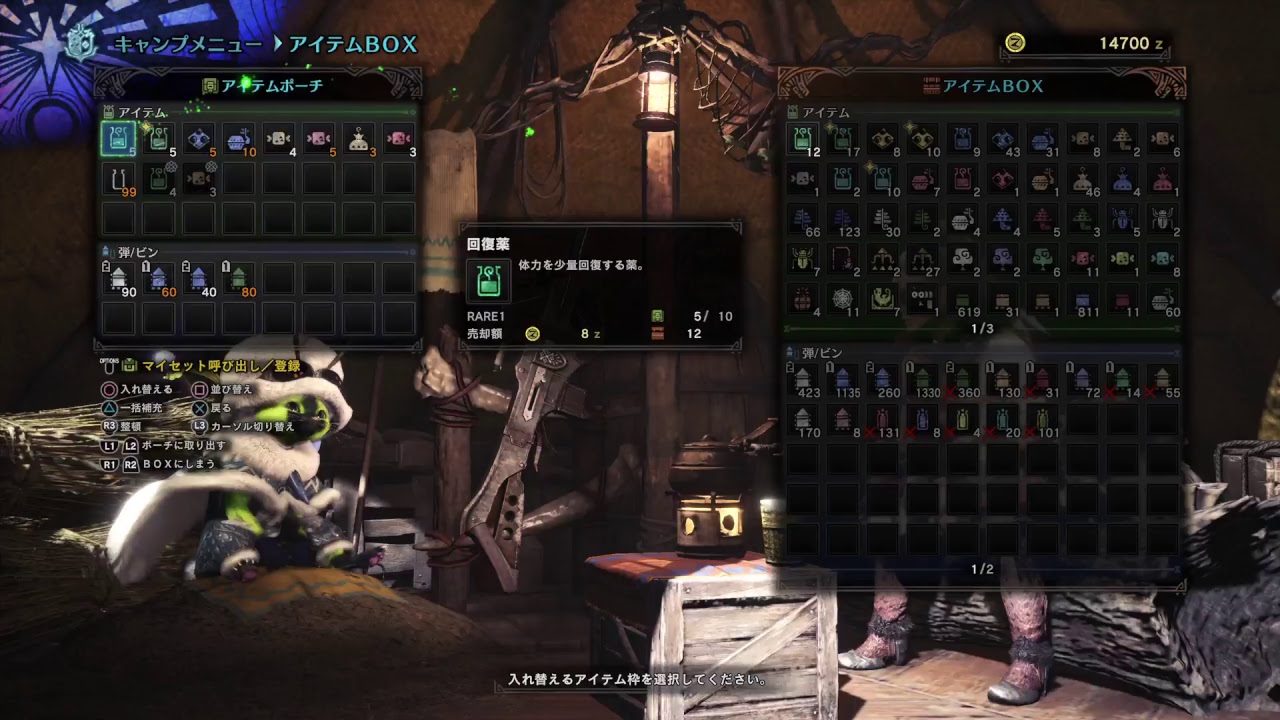Viewport: 1280px width, 720px height.
Task: Choose the white sack item with count 46
Action: point(1083,179)
